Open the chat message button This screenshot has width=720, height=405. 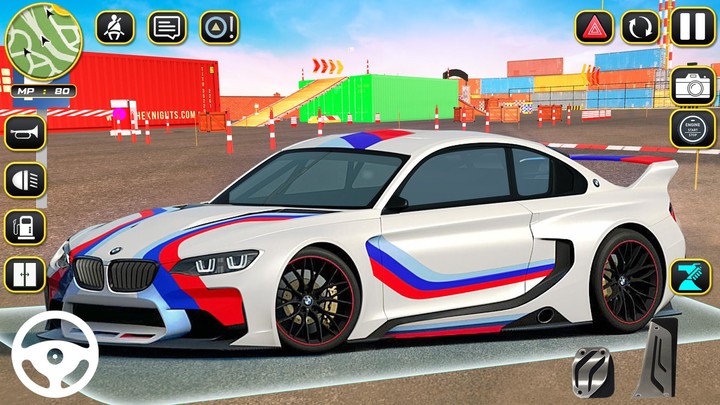click(167, 27)
